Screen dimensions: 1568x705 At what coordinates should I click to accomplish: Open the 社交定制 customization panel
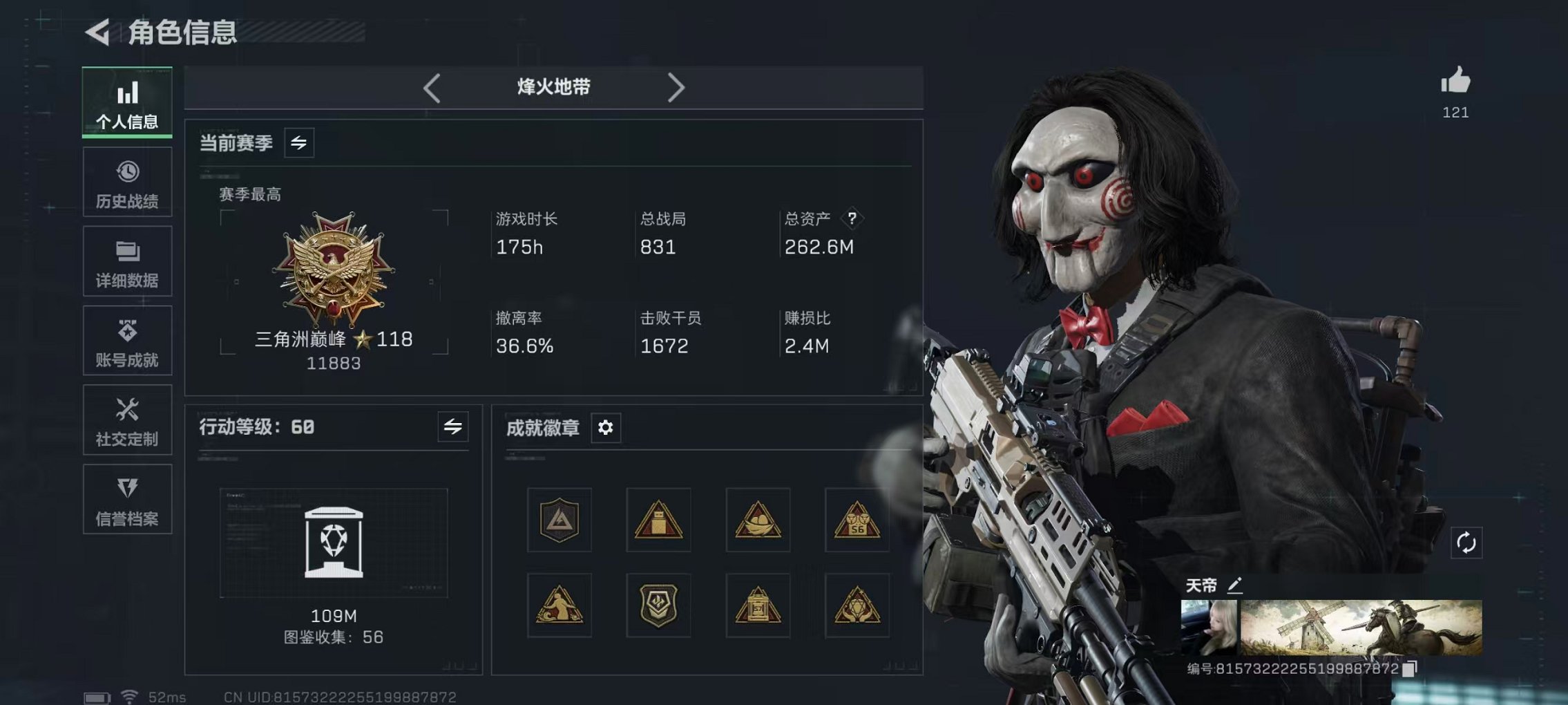[x=127, y=420]
